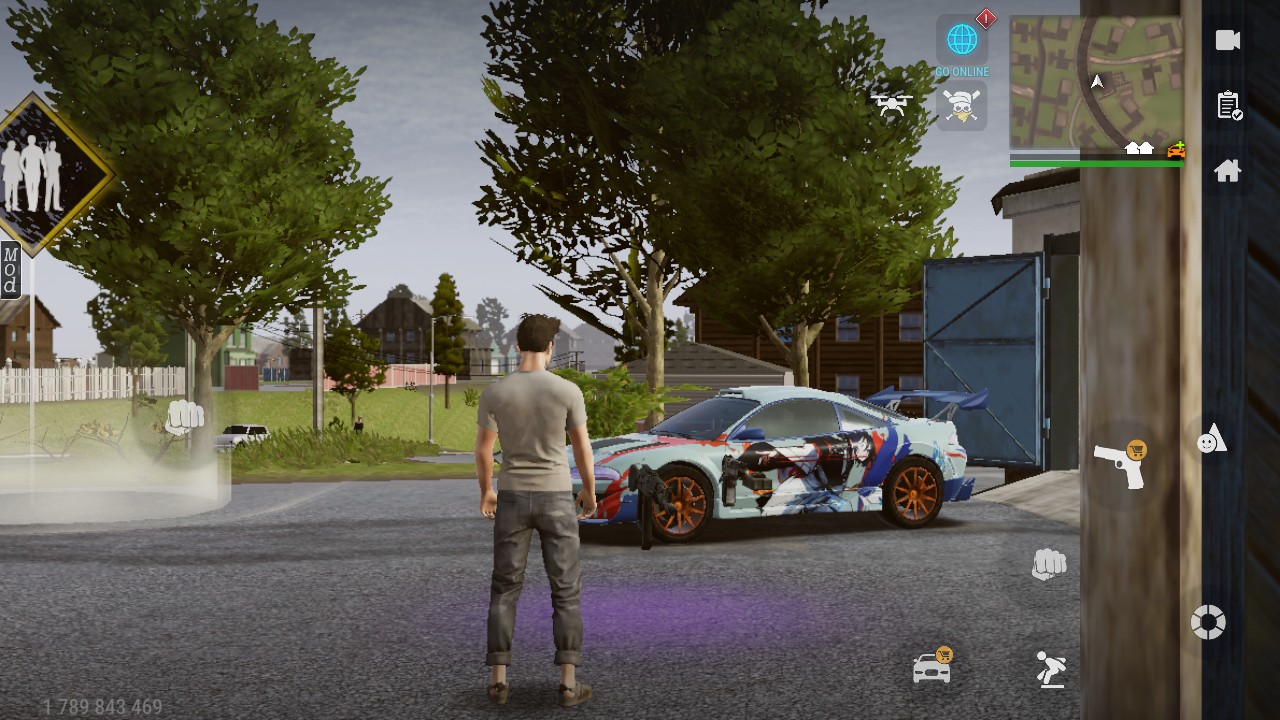Open the clipboard tasks list

coord(1228,105)
